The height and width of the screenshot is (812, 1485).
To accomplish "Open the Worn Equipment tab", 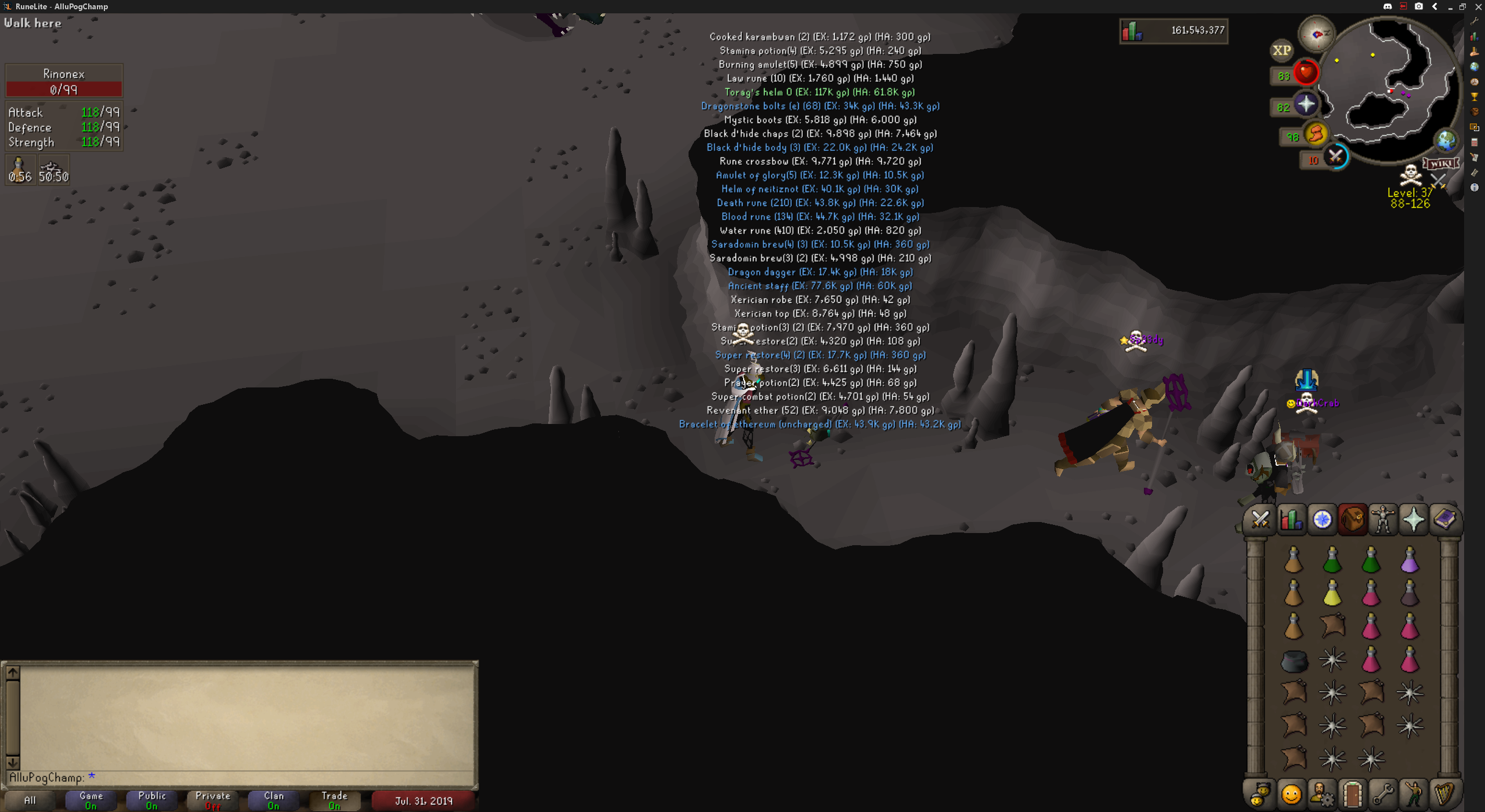I will tap(1383, 519).
